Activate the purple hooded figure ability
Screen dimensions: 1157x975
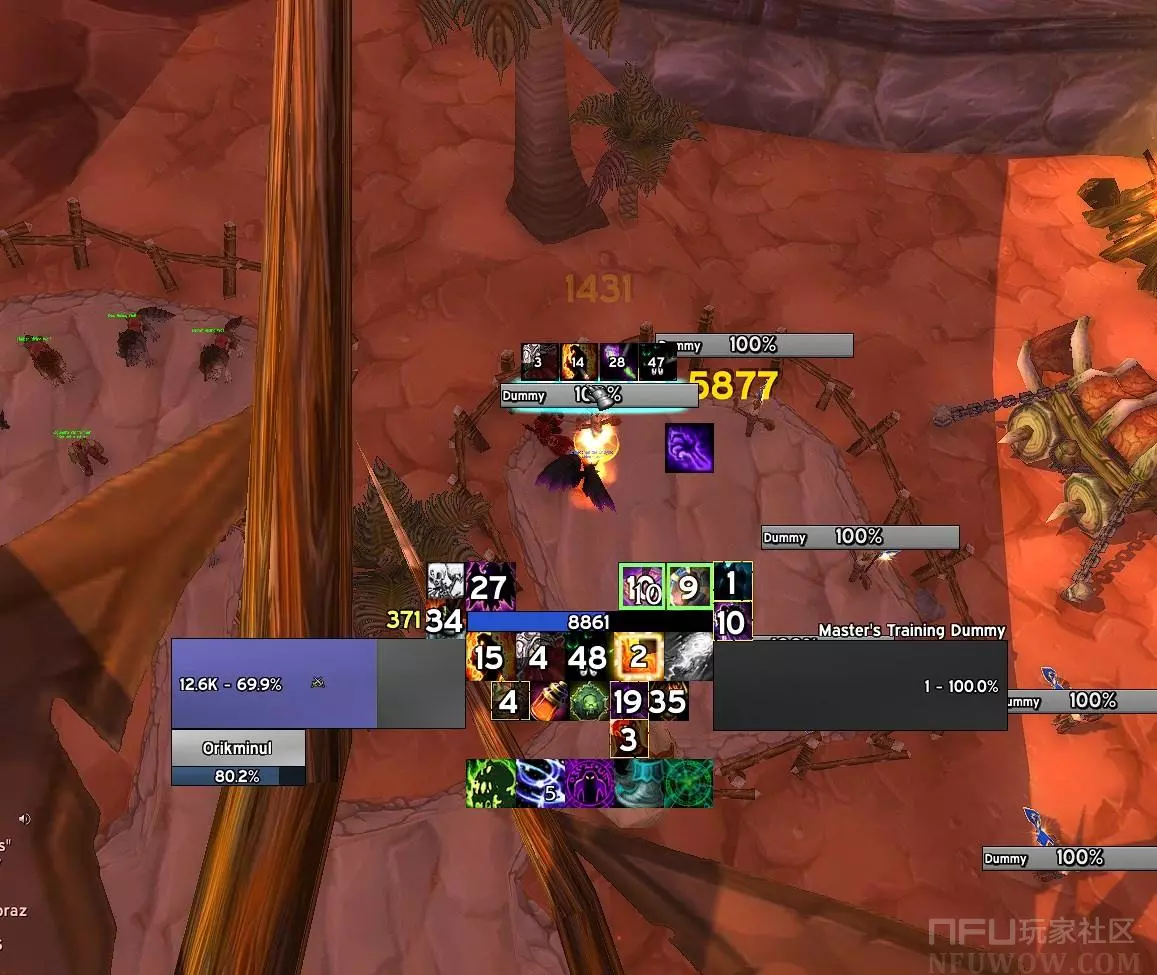(588, 783)
